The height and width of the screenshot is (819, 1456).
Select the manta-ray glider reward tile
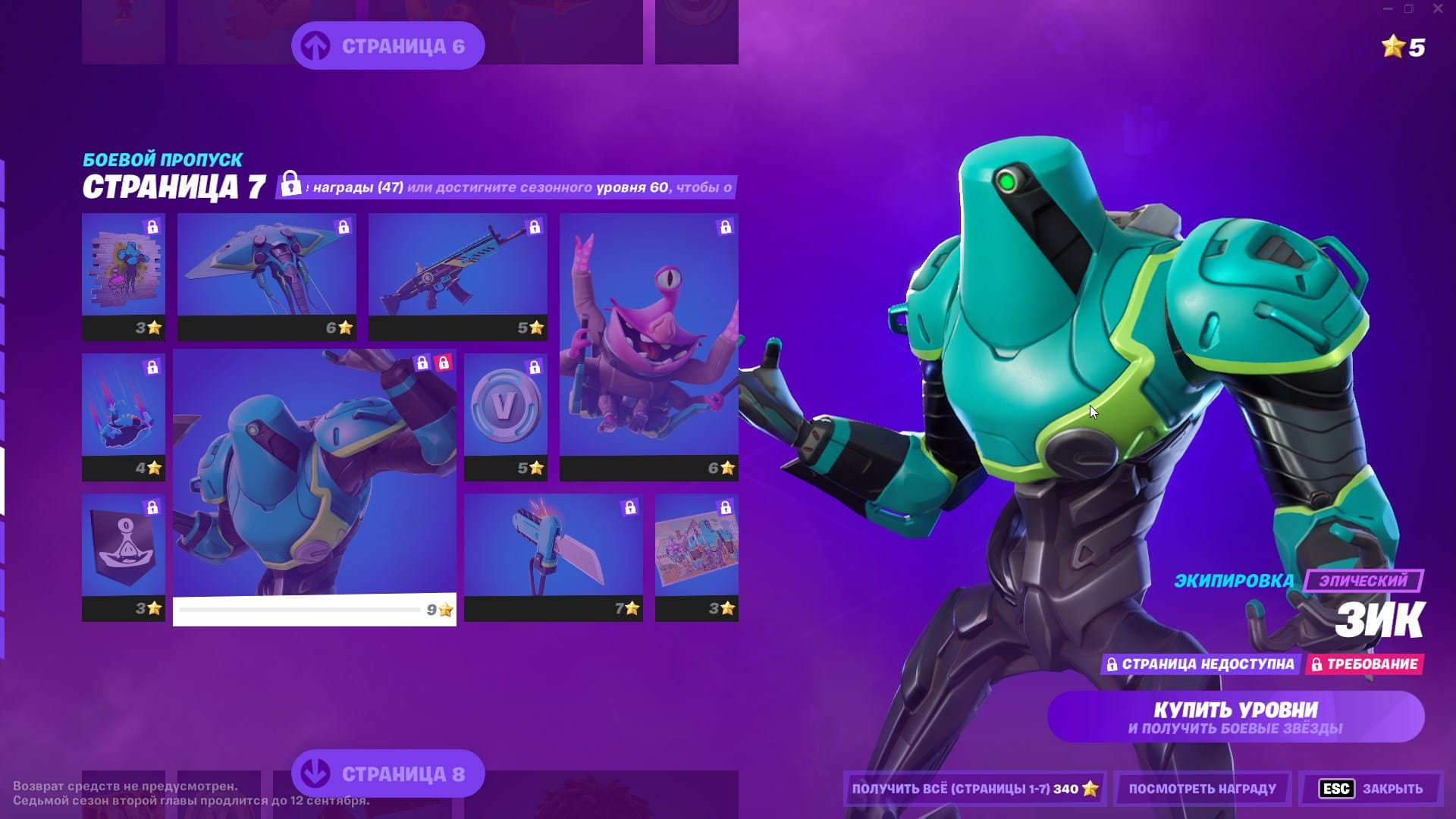(266, 276)
